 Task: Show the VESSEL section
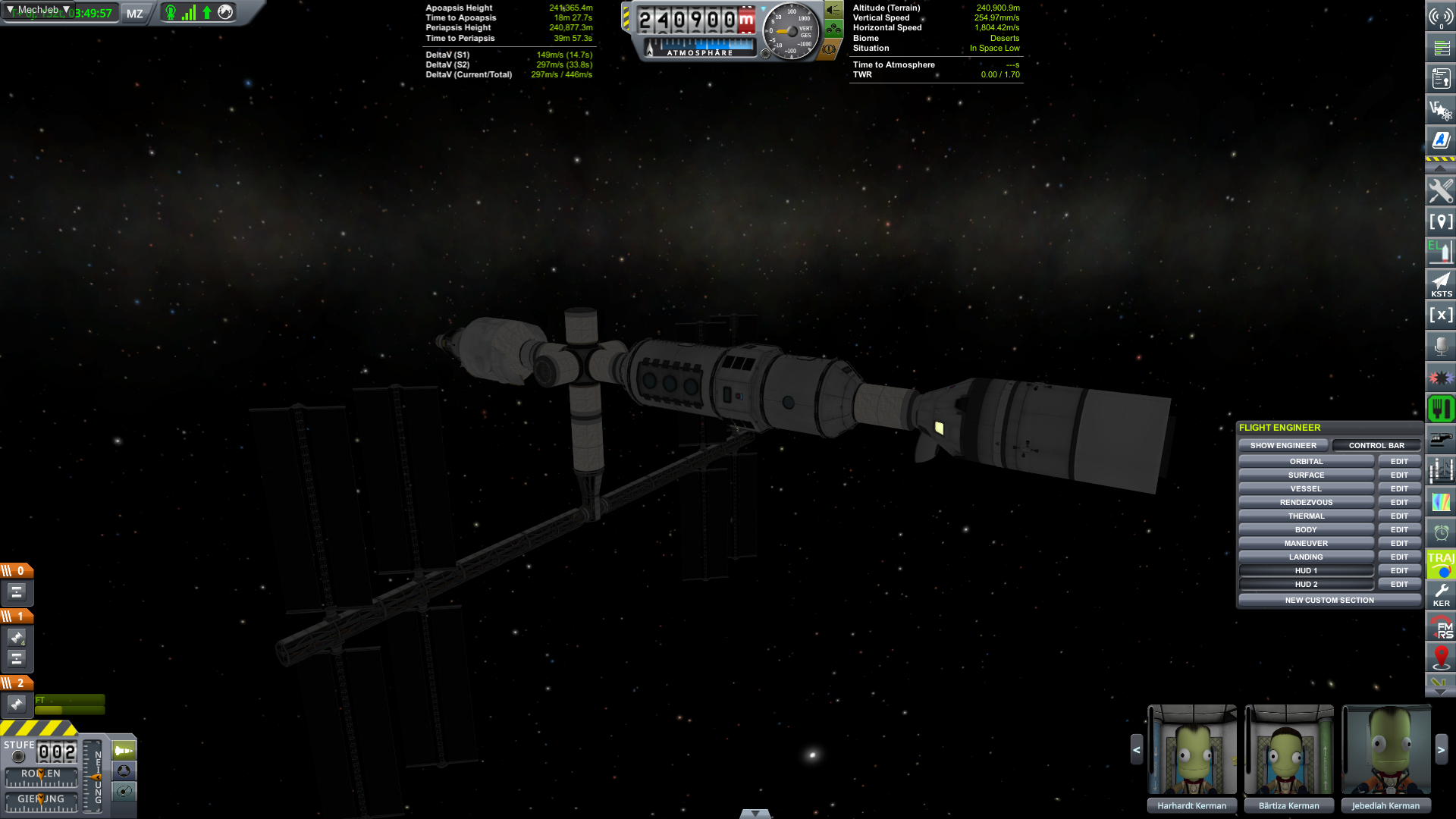tap(1306, 489)
